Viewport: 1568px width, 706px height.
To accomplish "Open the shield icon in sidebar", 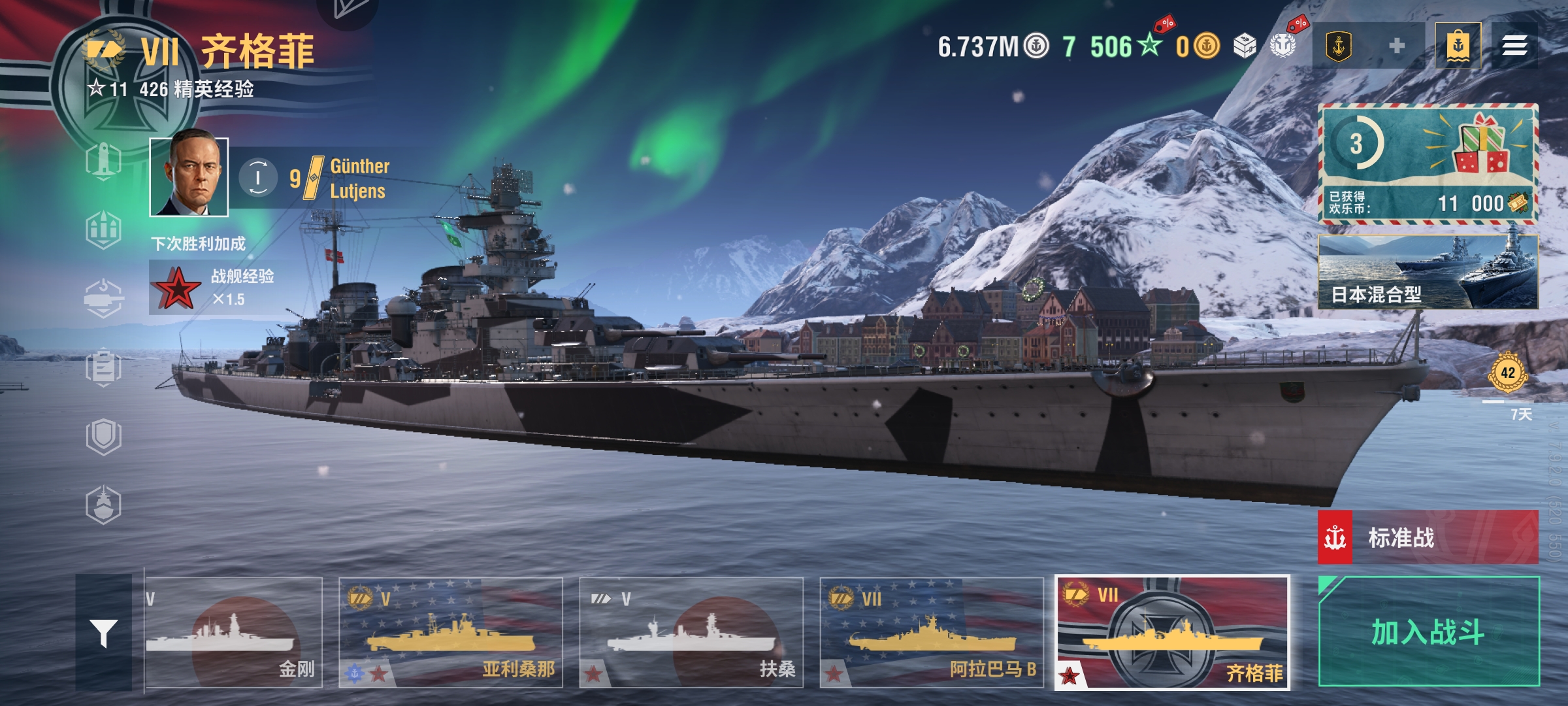I will 104,436.
